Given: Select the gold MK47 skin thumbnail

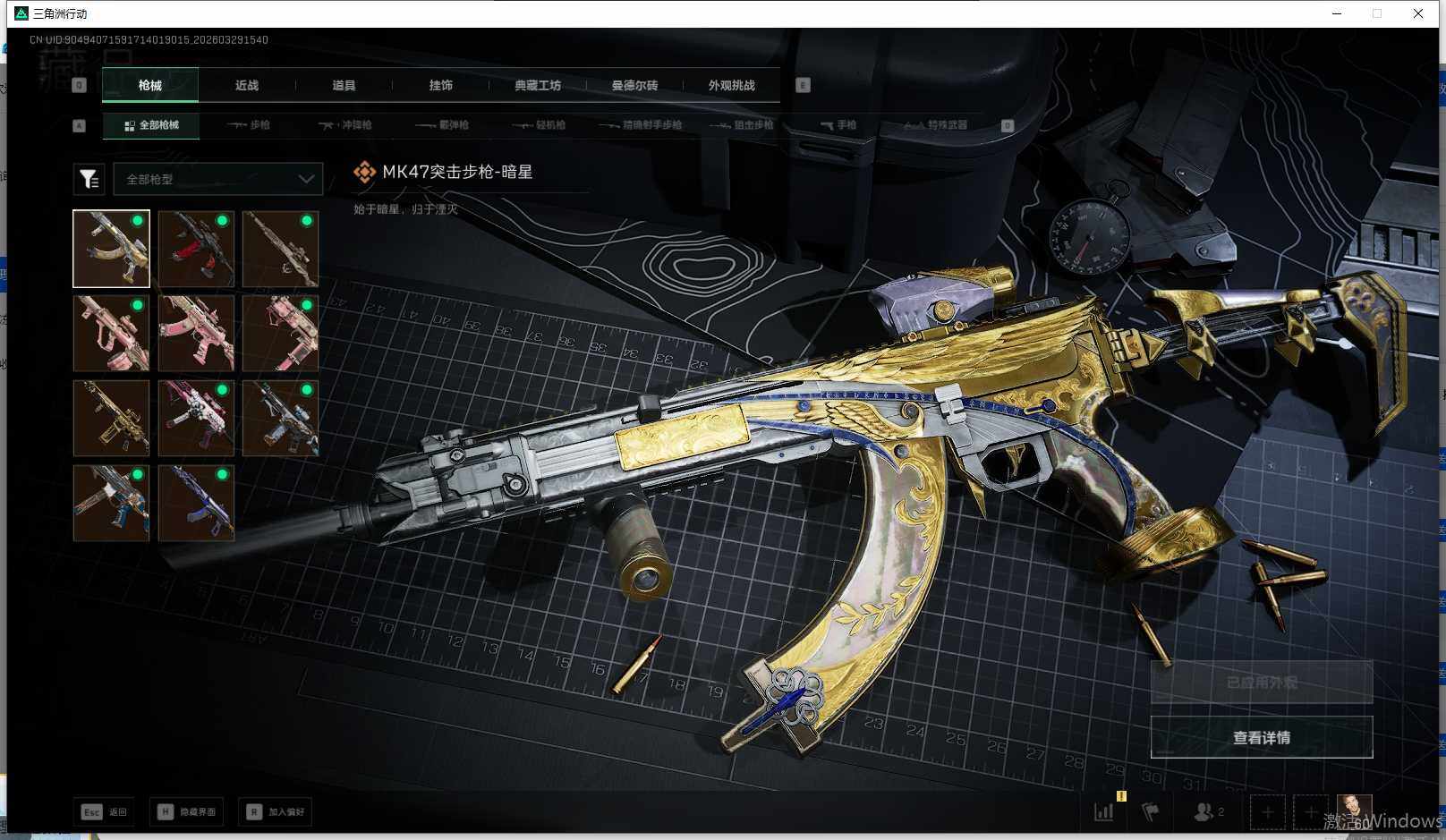Looking at the screenshot, I should [x=111, y=249].
